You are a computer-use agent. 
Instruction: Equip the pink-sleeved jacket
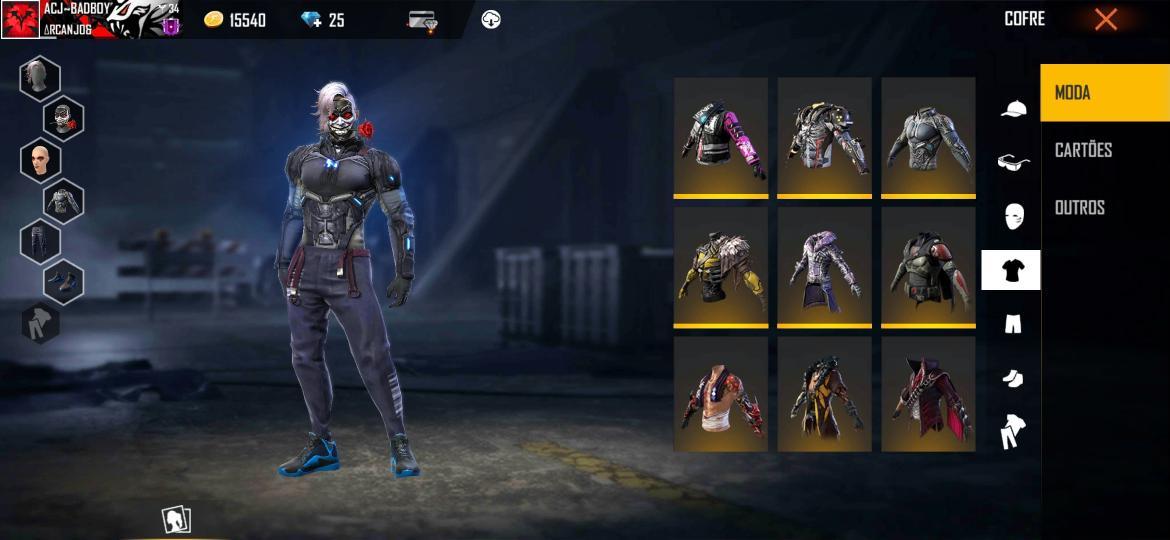[721, 136]
